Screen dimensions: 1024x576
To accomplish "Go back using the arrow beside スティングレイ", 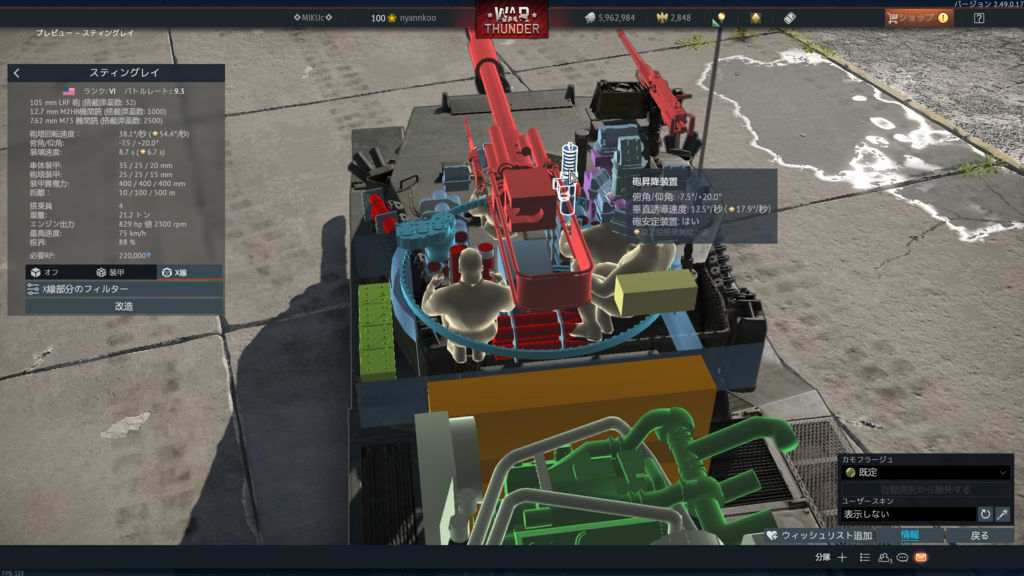I will point(17,73).
